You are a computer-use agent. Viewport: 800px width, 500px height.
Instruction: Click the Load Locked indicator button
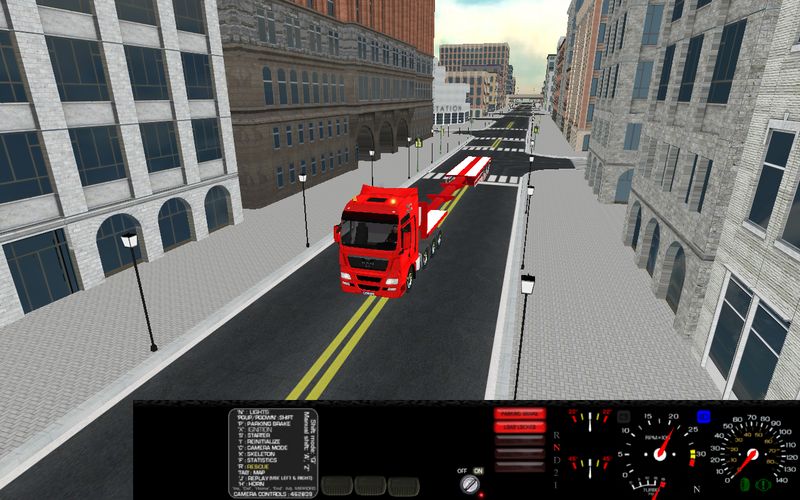519,426
